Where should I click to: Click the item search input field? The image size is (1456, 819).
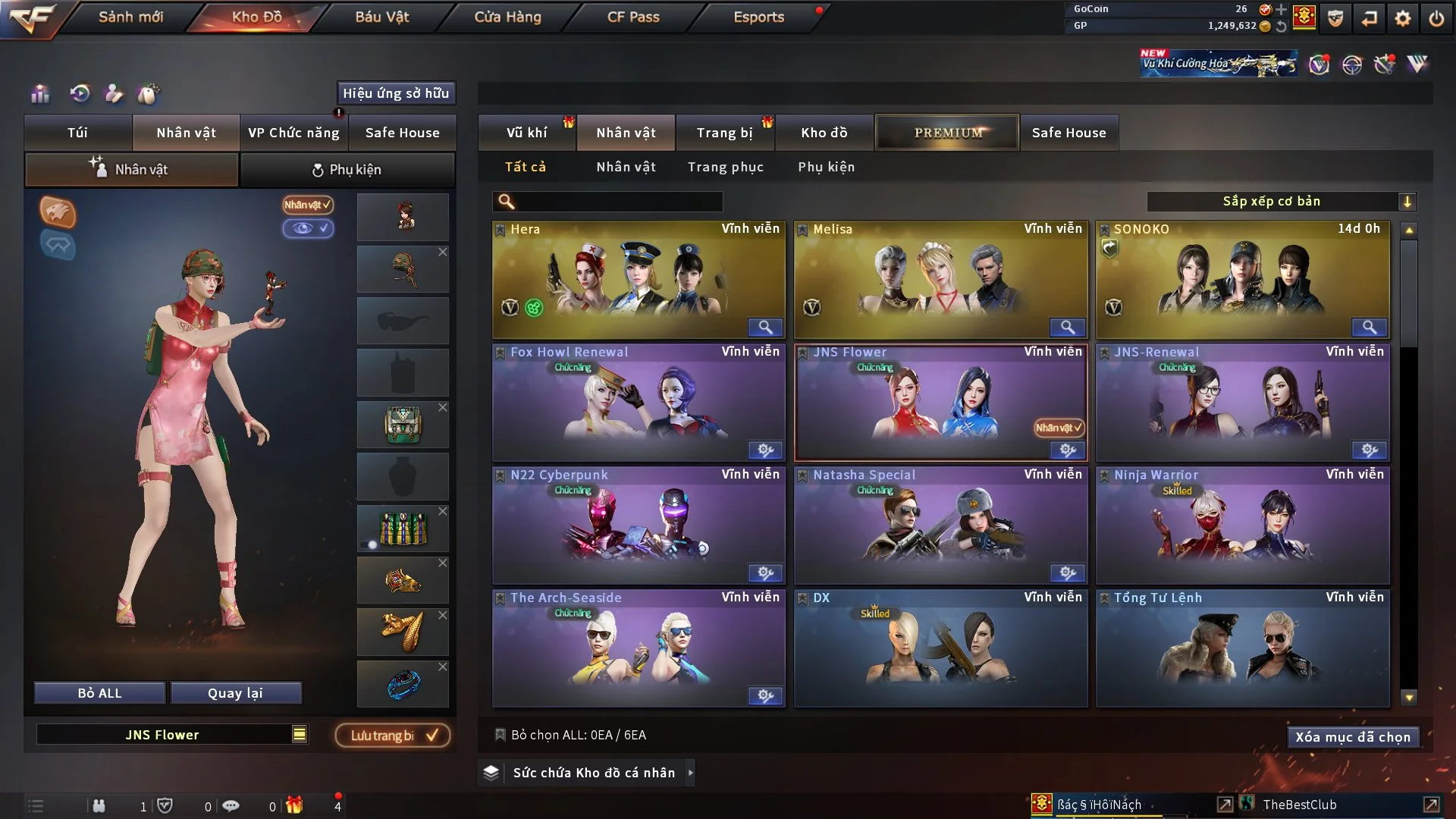607,202
